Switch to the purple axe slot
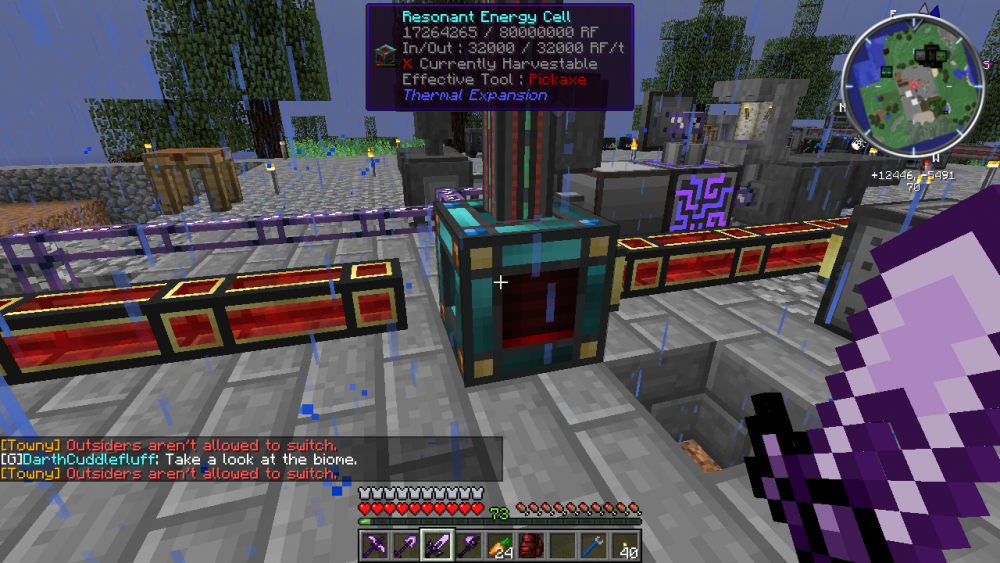Image resolution: width=1000 pixels, height=563 pixels. pos(469,545)
